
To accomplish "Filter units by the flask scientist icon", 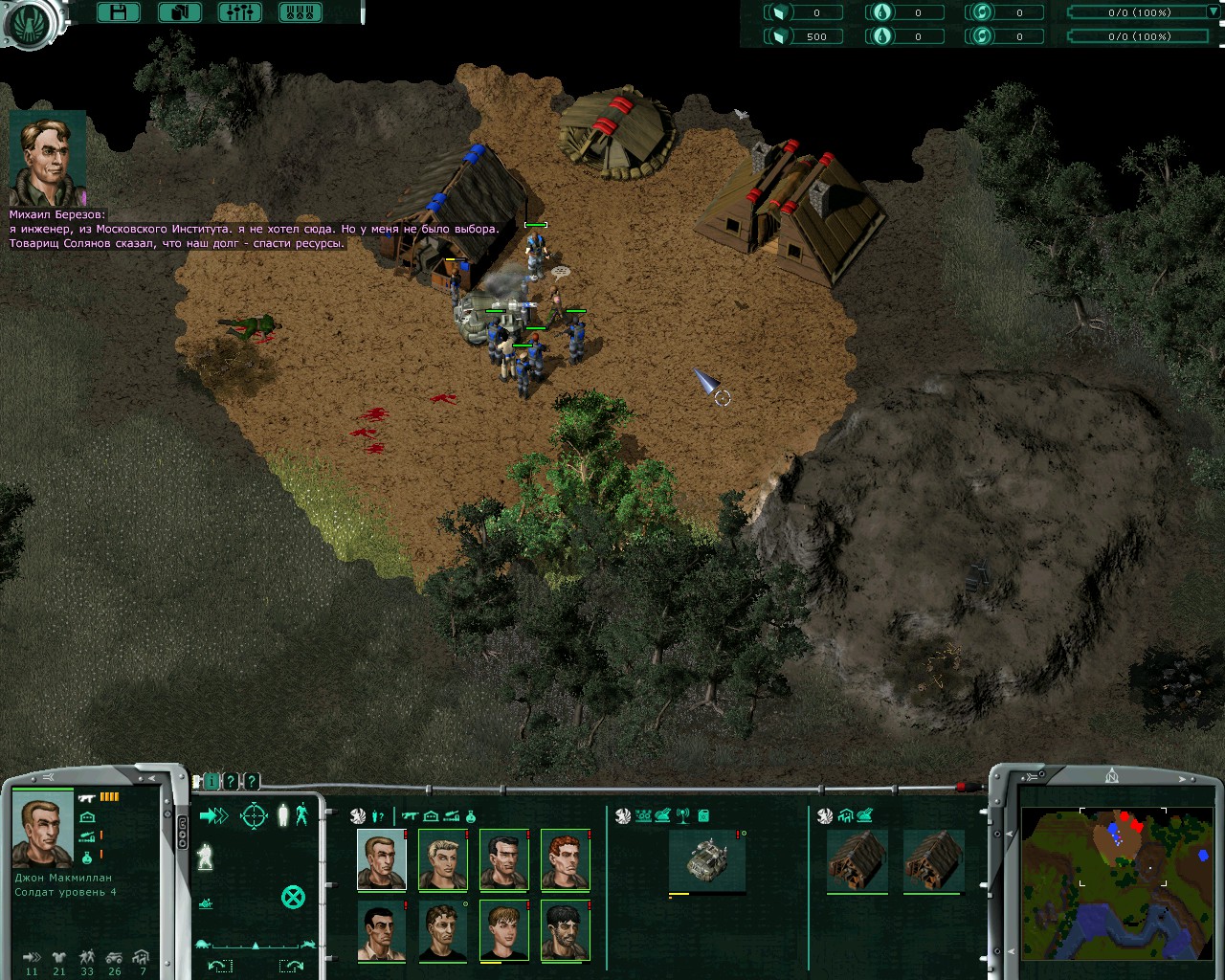I will 471,816.
